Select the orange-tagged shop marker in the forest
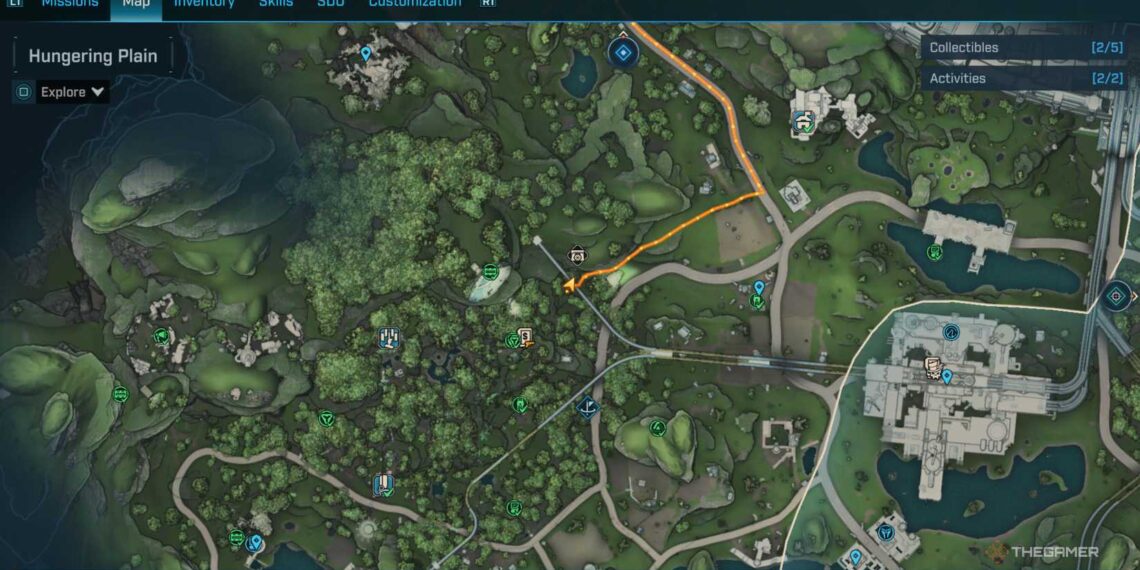This screenshot has height=570, width=1140. coord(526,339)
